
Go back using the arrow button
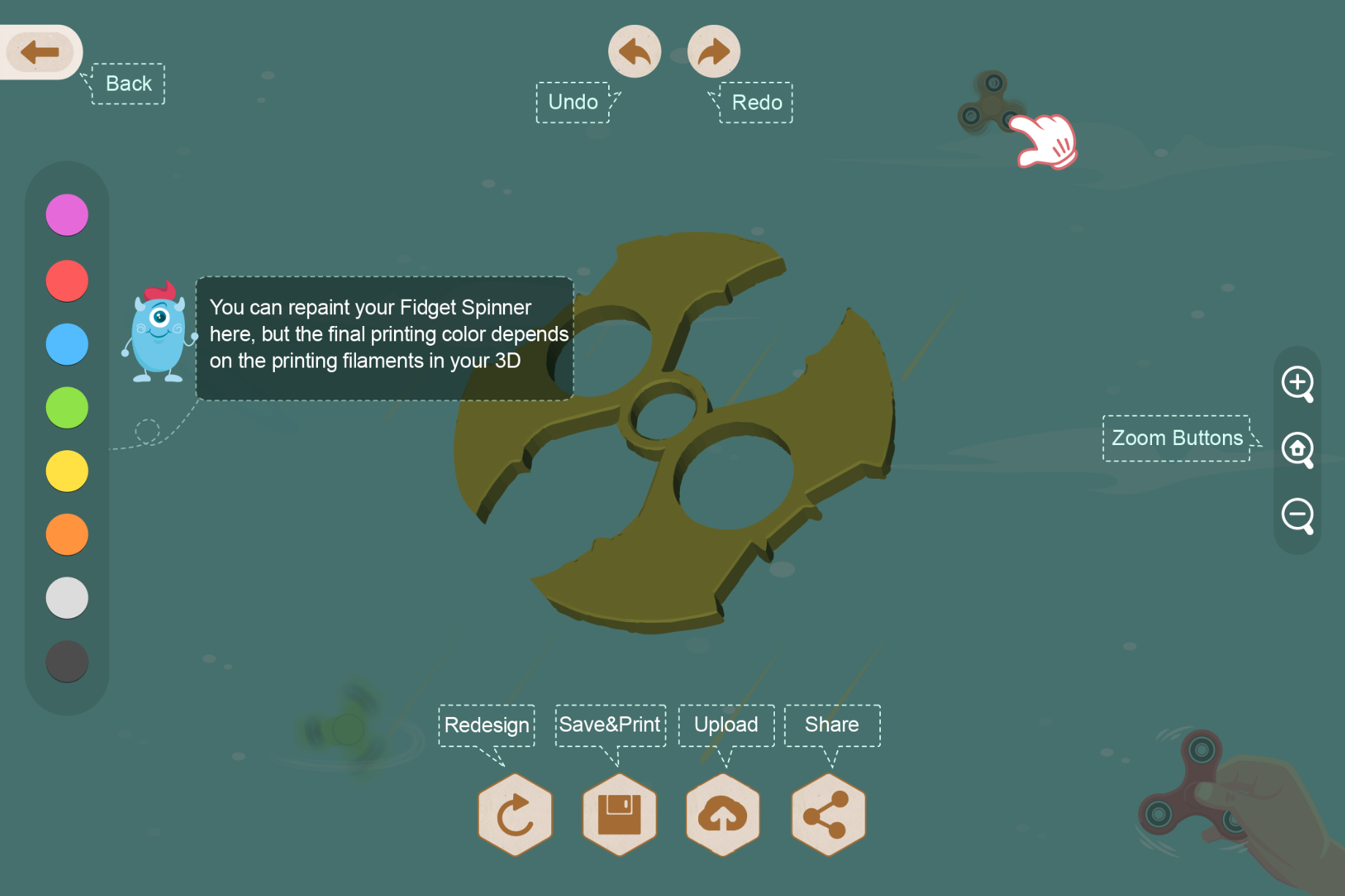coord(40,52)
